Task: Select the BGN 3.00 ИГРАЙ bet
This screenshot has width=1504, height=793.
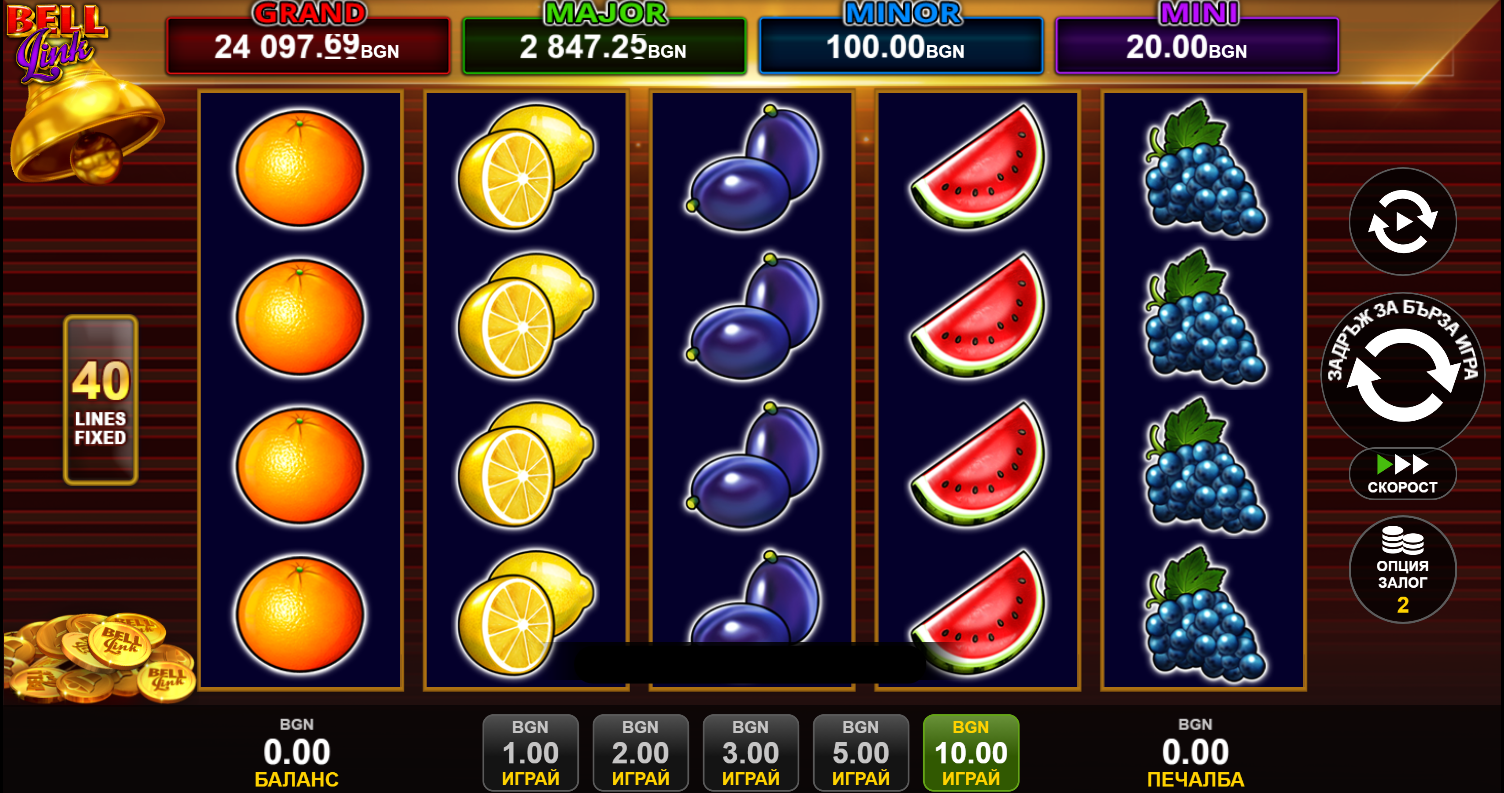Action: coord(750,752)
